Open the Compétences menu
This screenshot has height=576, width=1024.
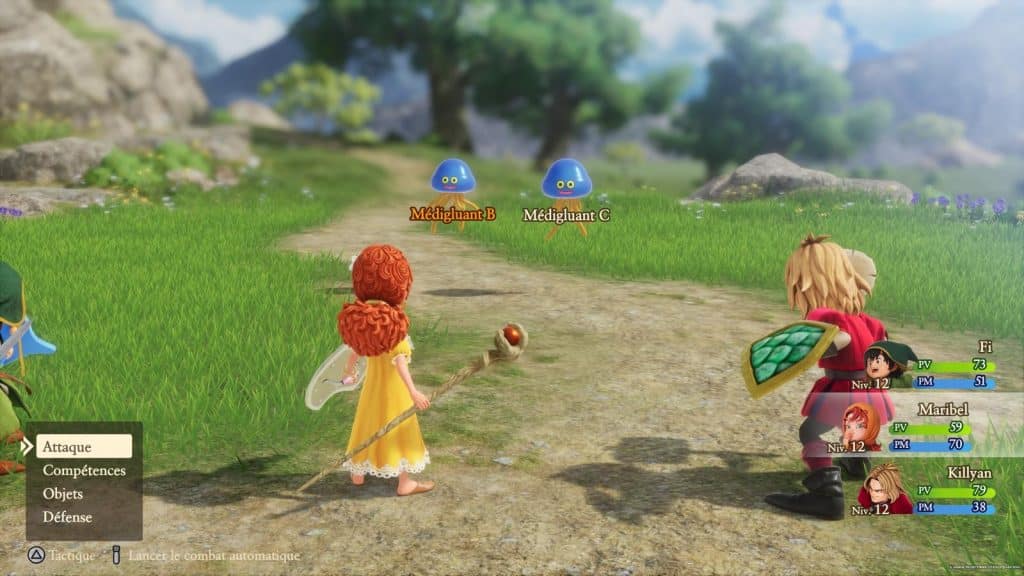(x=84, y=470)
